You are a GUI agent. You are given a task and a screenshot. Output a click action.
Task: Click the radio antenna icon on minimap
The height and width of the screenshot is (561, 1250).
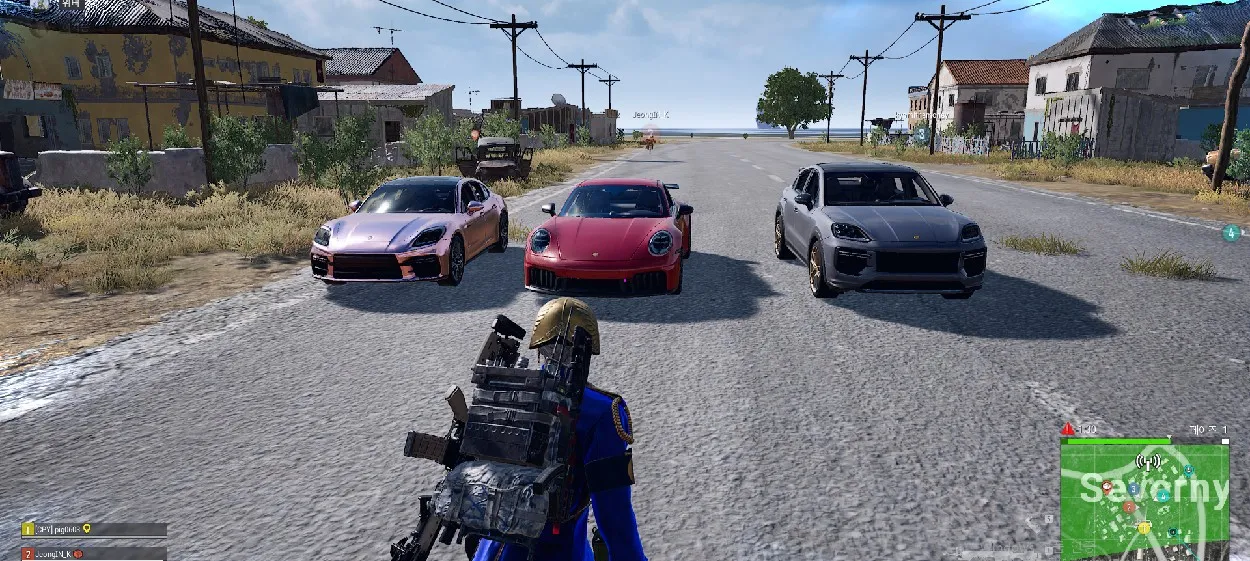(x=1148, y=462)
